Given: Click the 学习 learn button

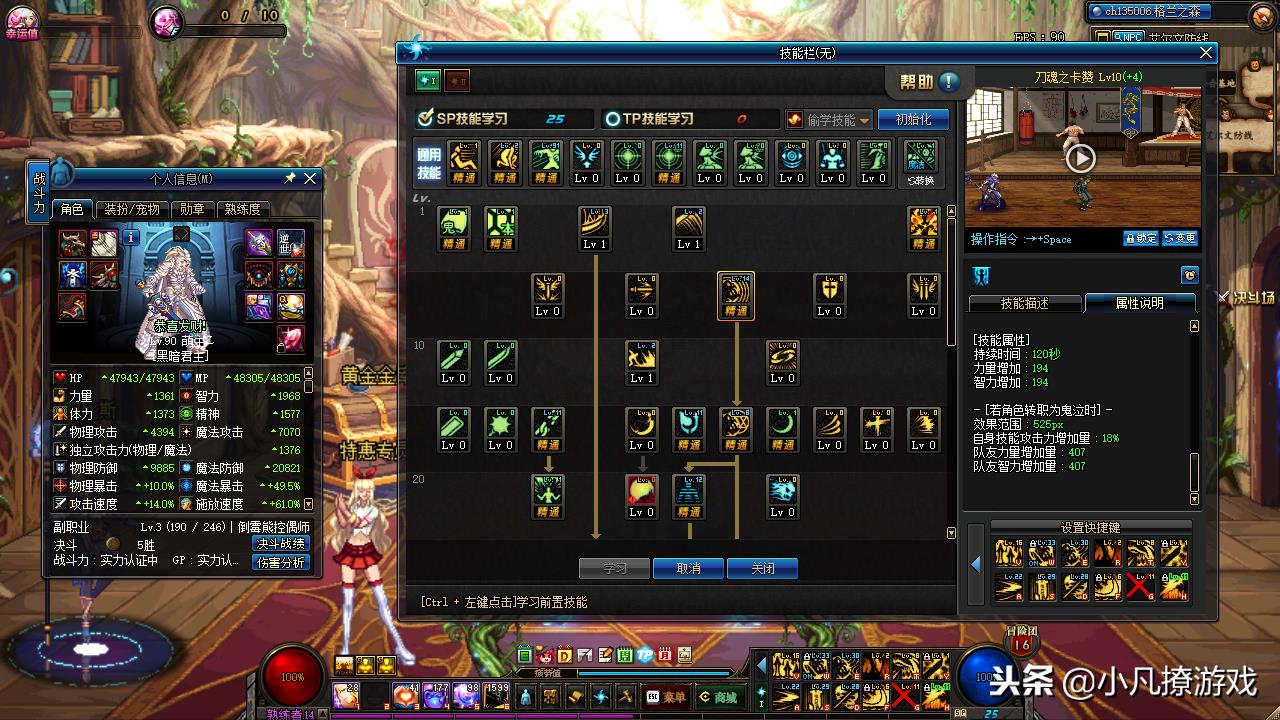Looking at the screenshot, I should tap(614, 568).
